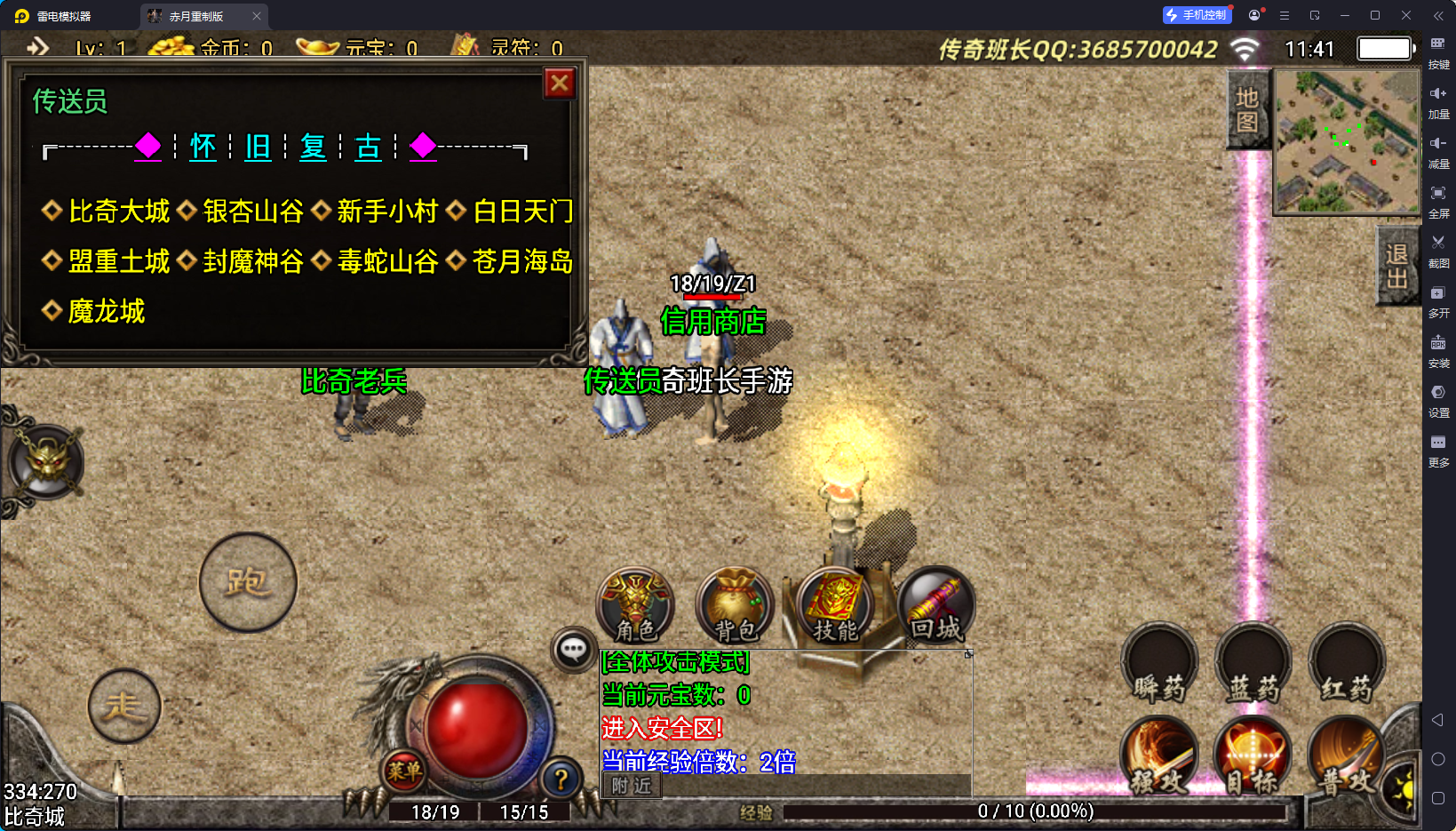Screen dimensions: 1456x831
Task: Teleport to 比奇大城
Action: [118, 212]
